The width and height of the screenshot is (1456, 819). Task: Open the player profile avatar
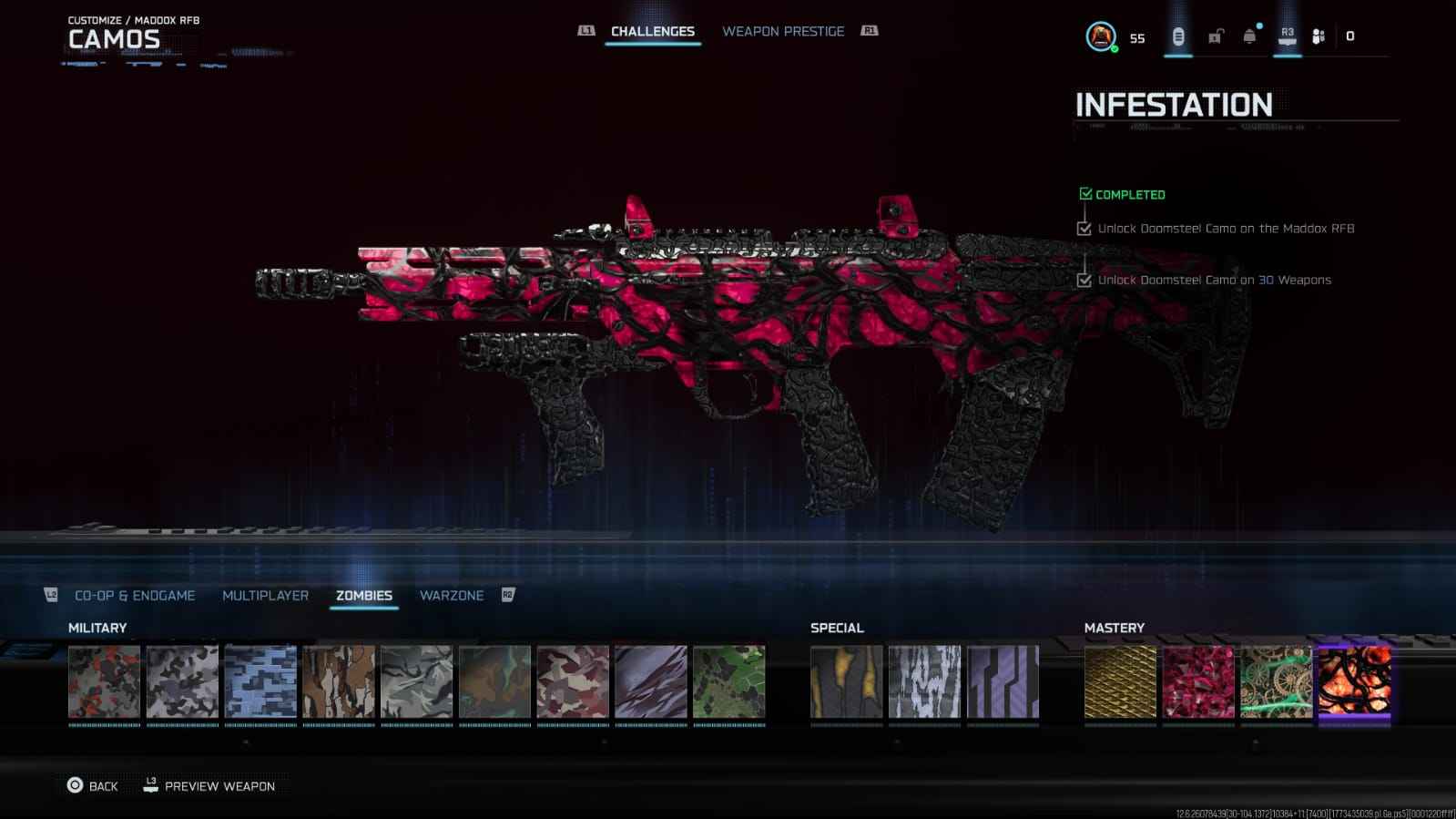(1101, 36)
